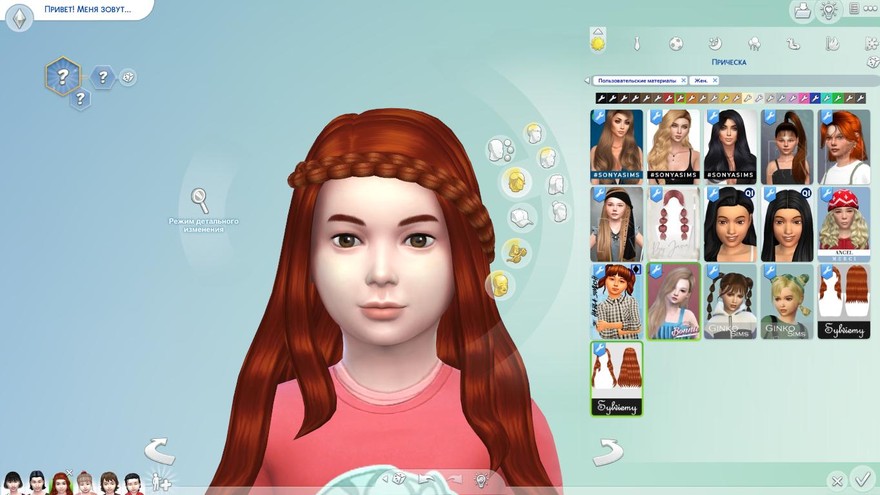Open the detail edit mode magnifier
This screenshot has width=880, height=495.
(x=200, y=198)
